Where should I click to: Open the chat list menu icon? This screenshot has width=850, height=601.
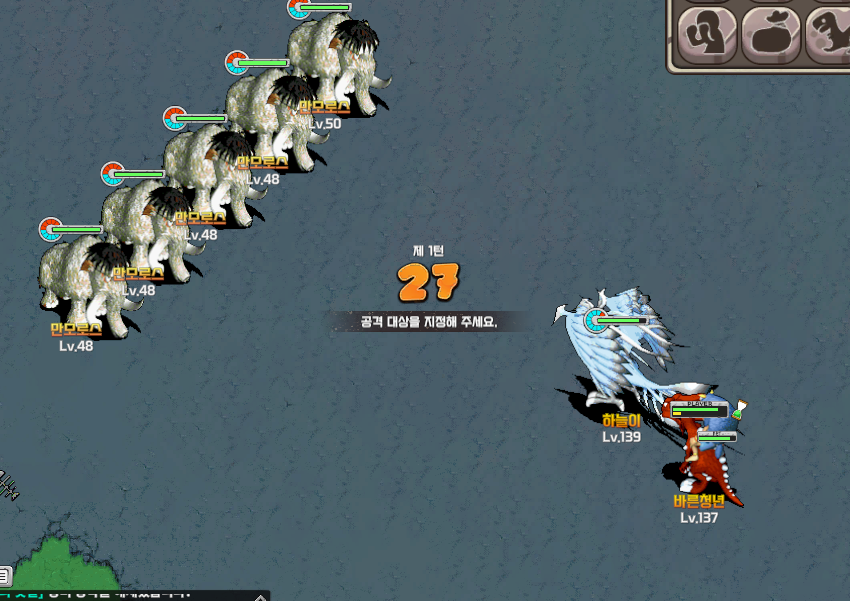pyautogui.click(x=5, y=575)
